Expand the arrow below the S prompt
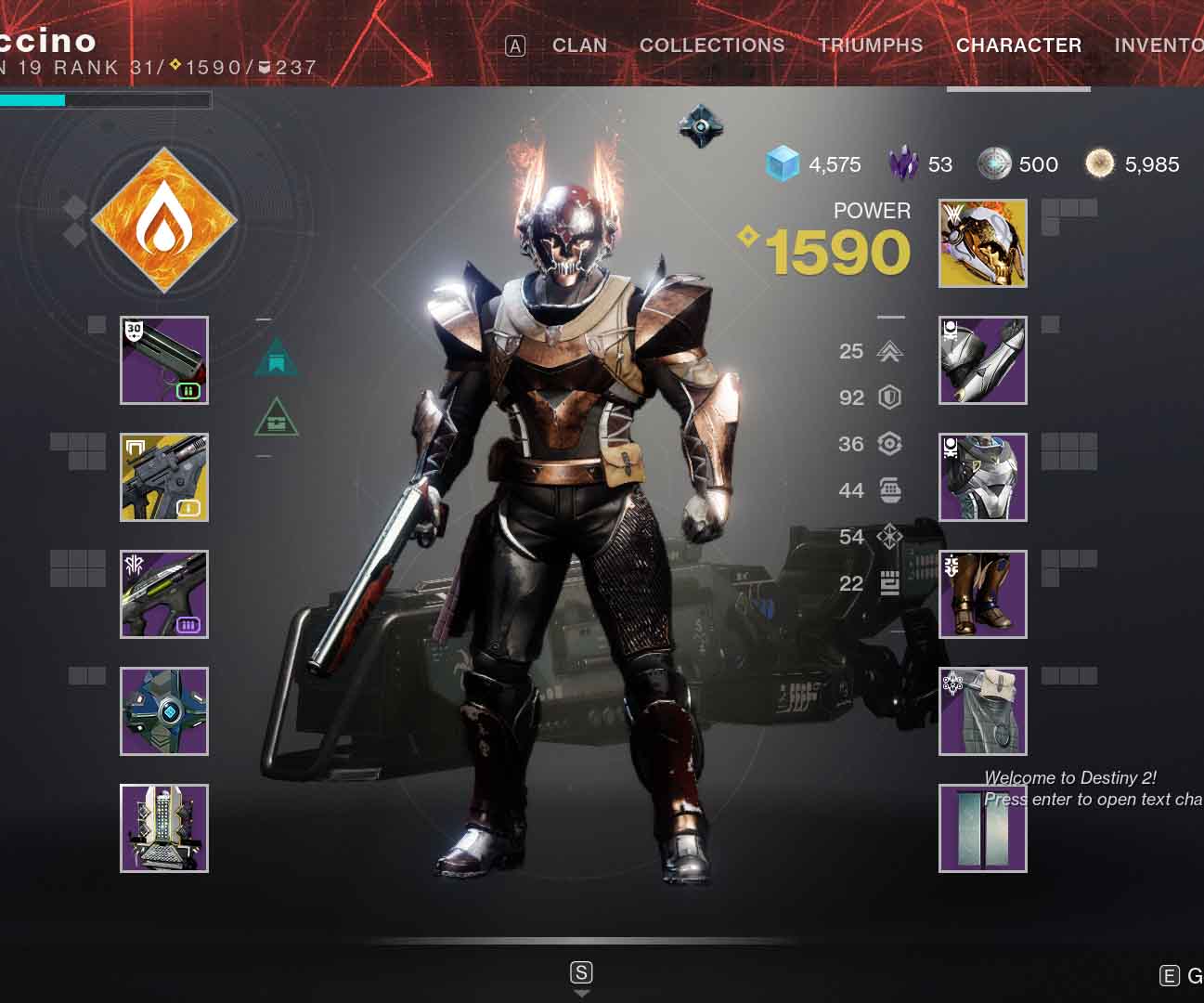Image resolution: width=1204 pixels, height=1003 pixels. click(x=582, y=993)
